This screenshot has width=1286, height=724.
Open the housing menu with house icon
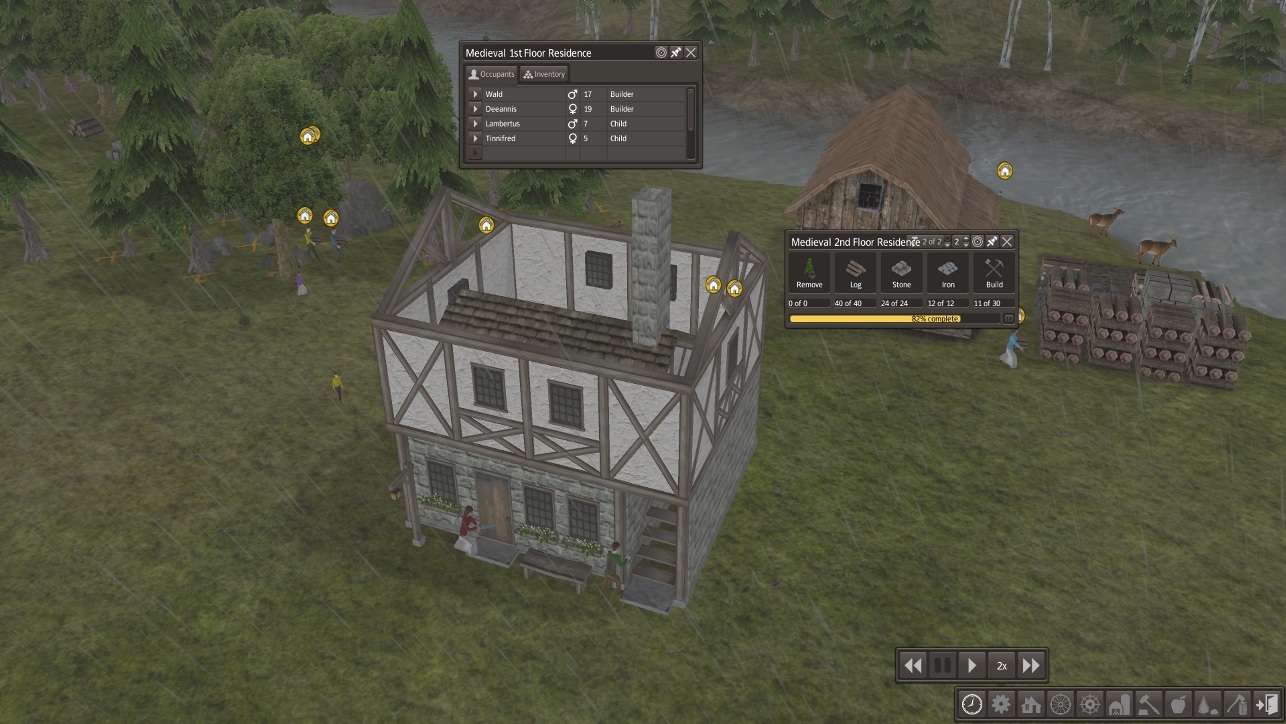coord(1031,704)
